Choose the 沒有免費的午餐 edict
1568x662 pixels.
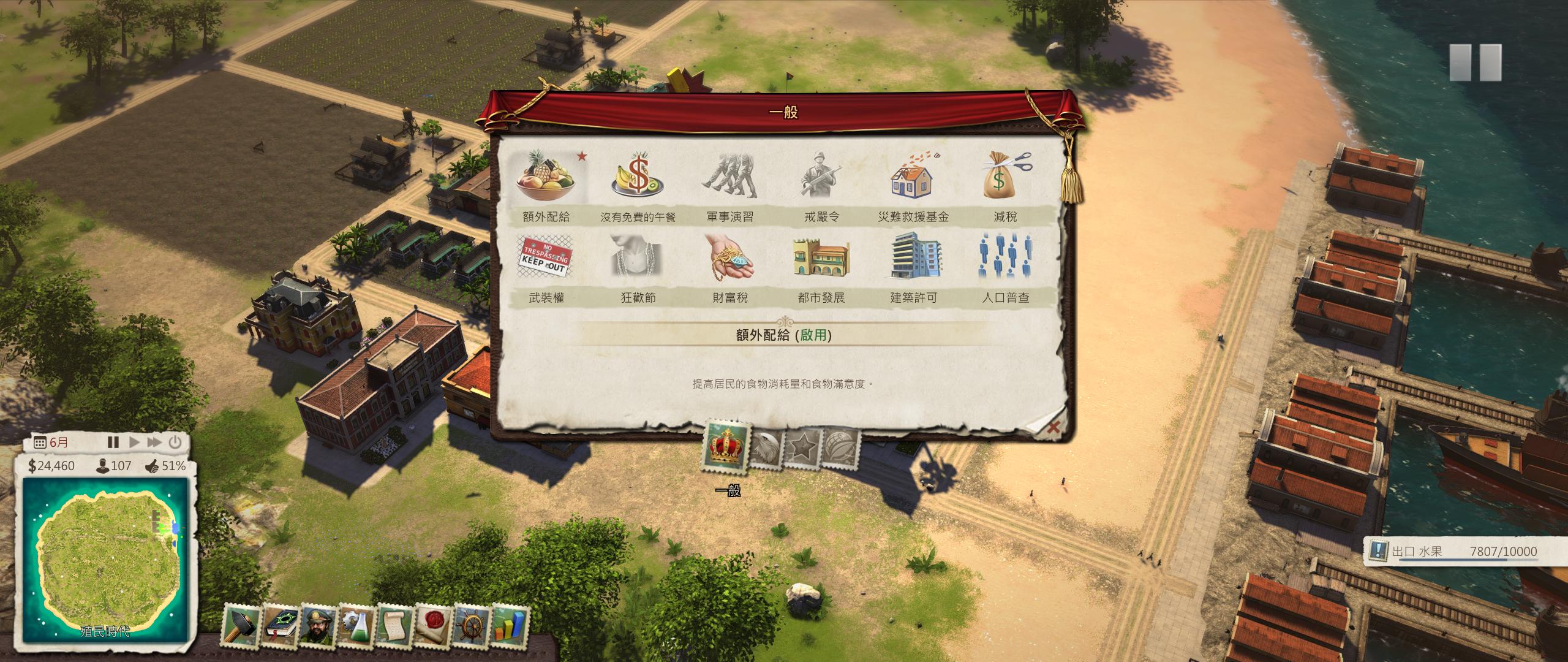(x=638, y=178)
